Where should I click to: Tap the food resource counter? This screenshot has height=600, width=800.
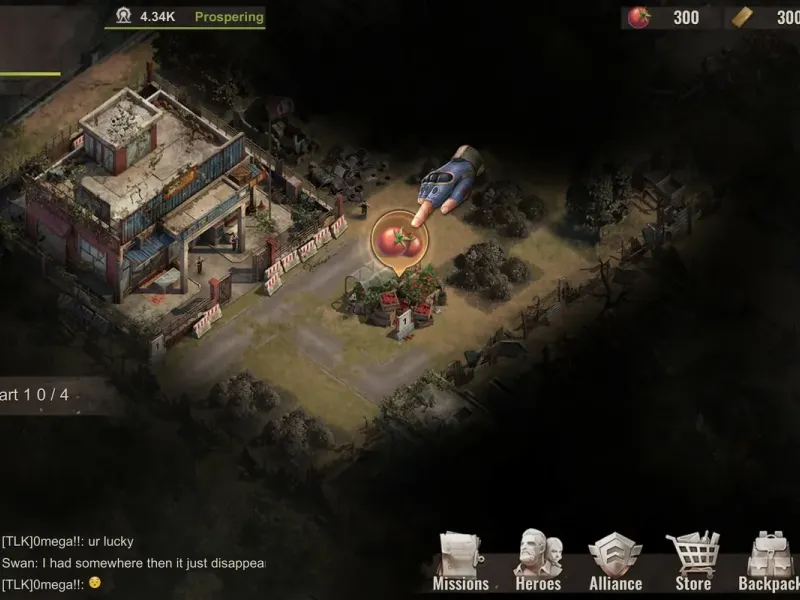click(x=665, y=17)
